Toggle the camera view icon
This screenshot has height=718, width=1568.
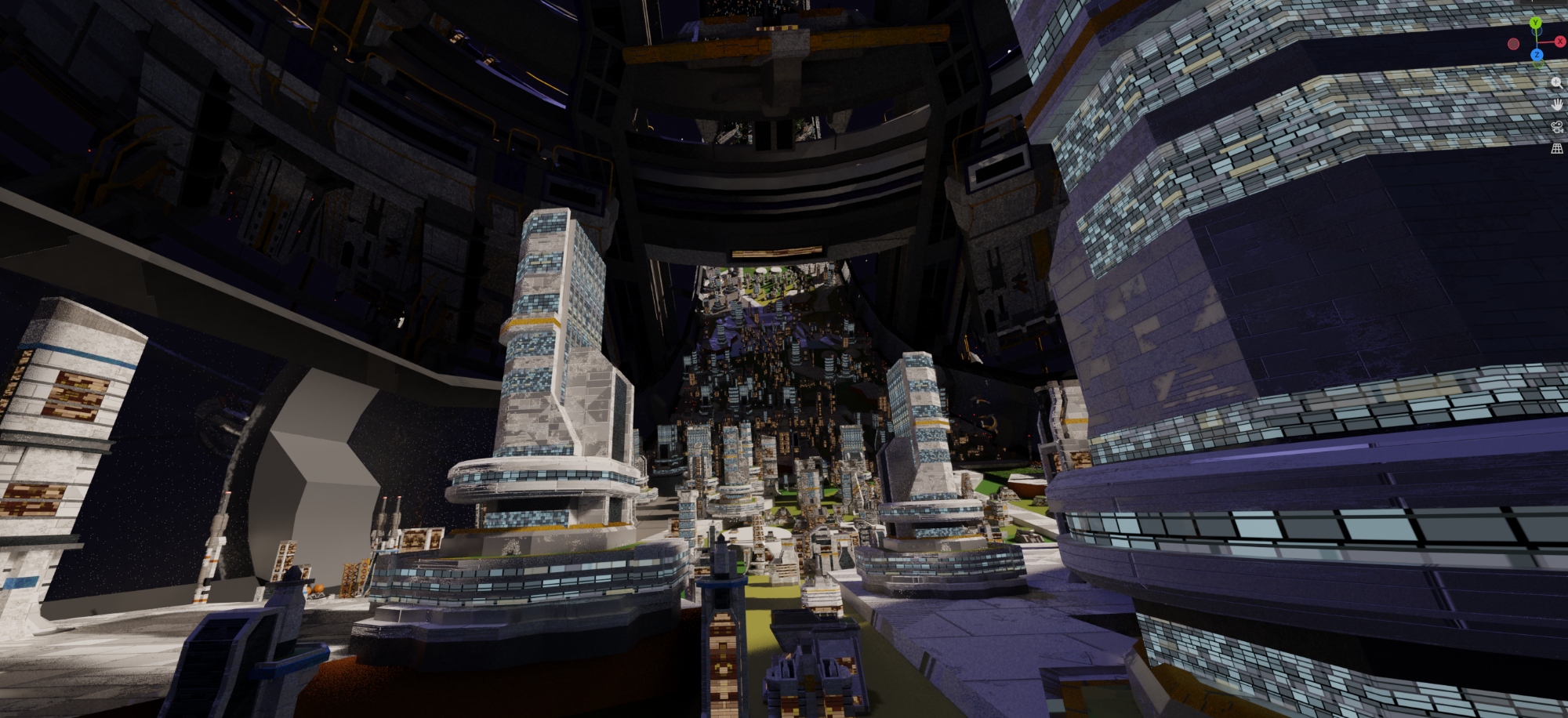1557,127
